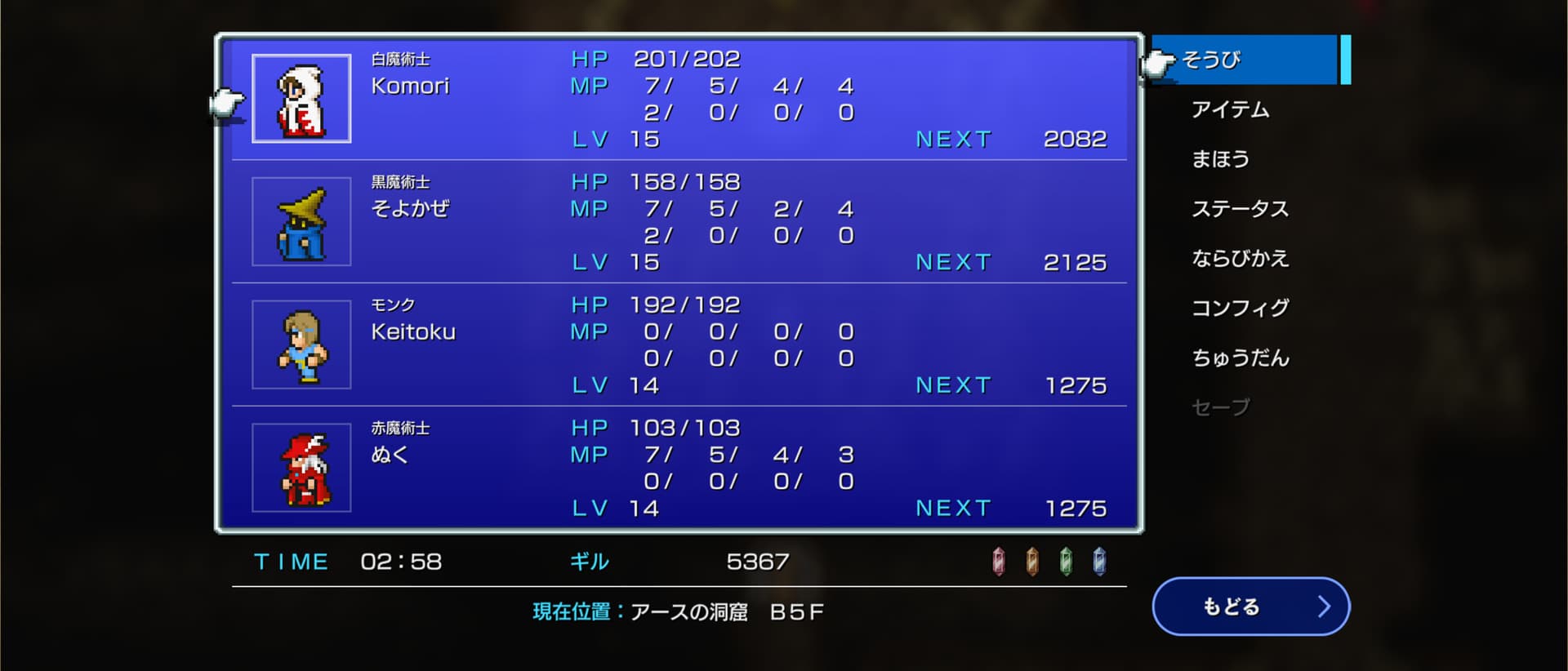
Task: Choose monk Keitoku's party row
Action: pos(678,344)
